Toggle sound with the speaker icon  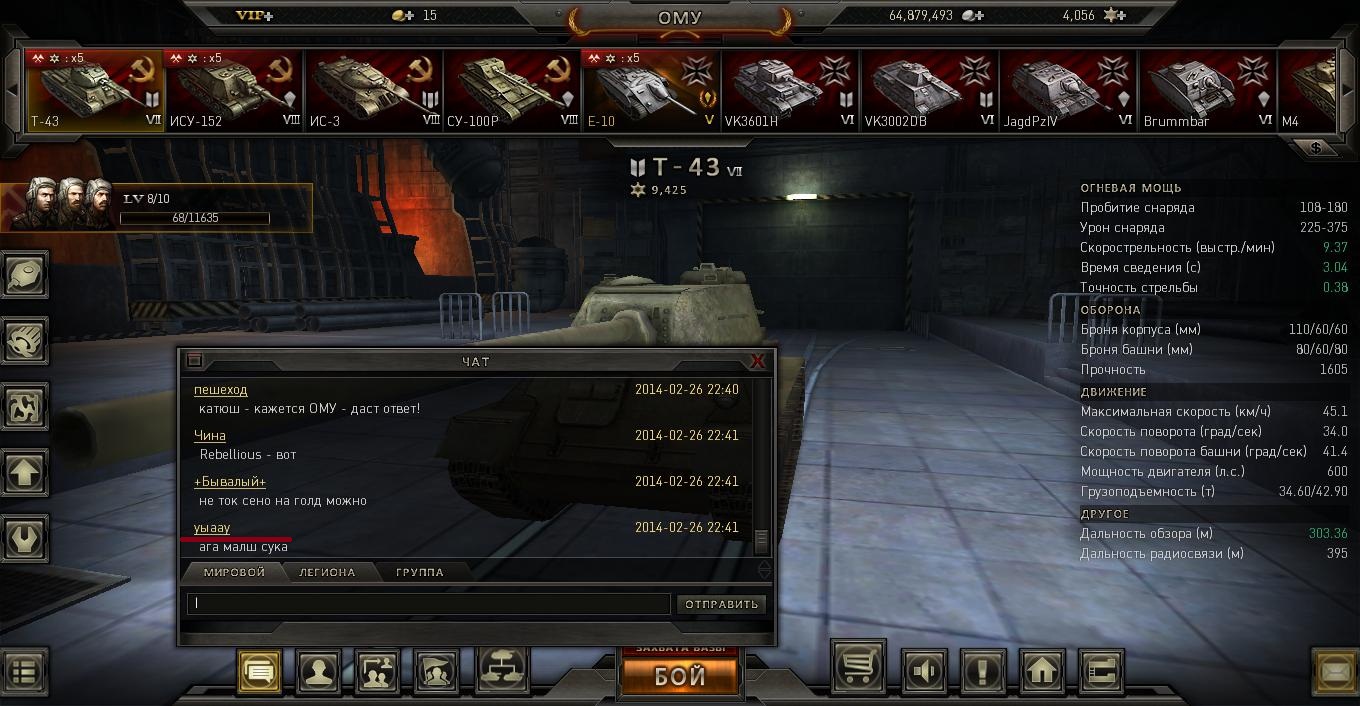click(925, 671)
